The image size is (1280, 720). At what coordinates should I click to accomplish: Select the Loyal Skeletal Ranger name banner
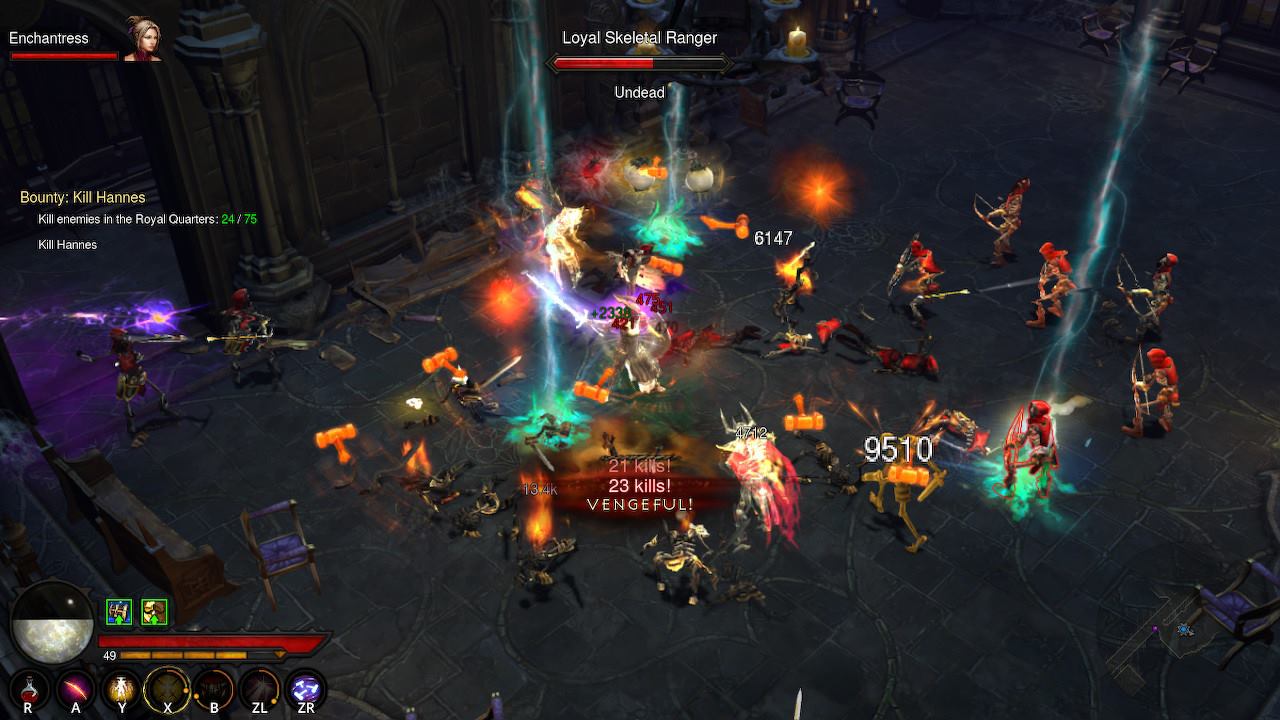coord(639,37)
